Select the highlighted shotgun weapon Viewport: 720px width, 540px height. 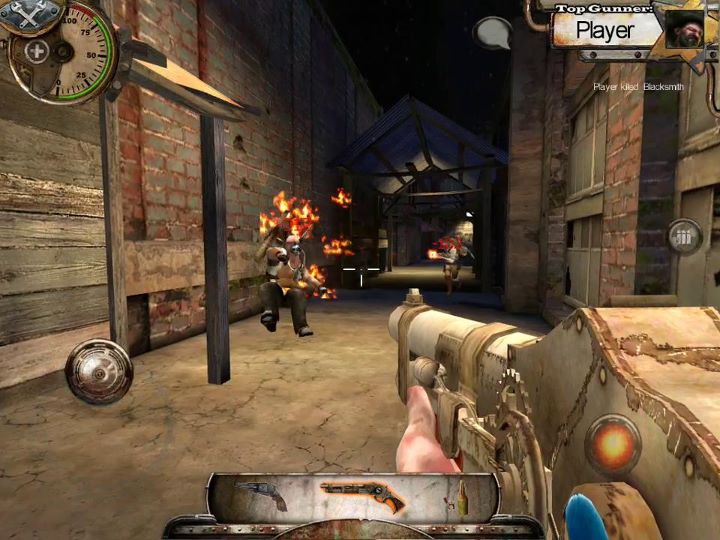(x=362, y=496)
